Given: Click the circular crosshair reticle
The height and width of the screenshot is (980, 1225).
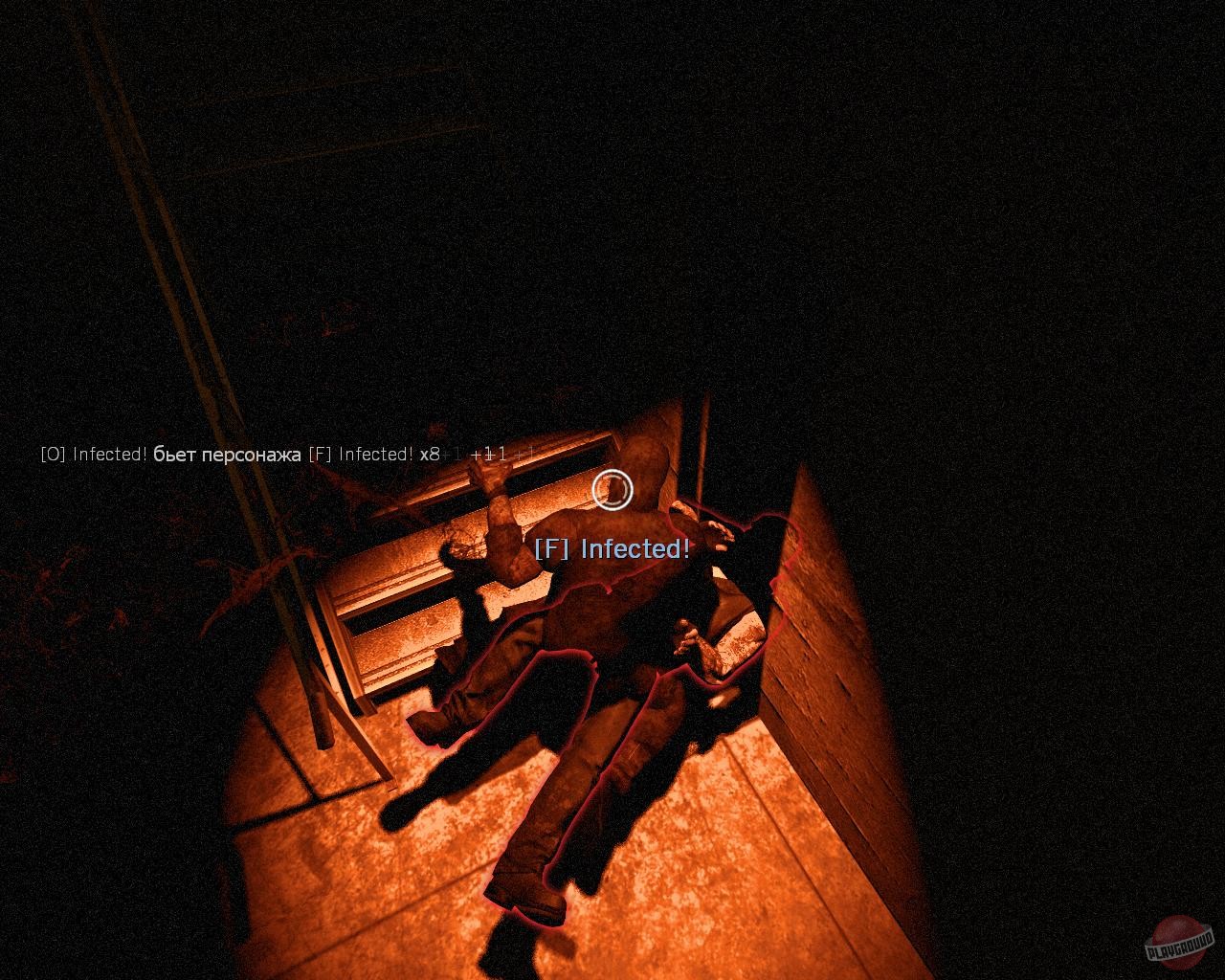Looking at the screenshot, I should point(612,490).
